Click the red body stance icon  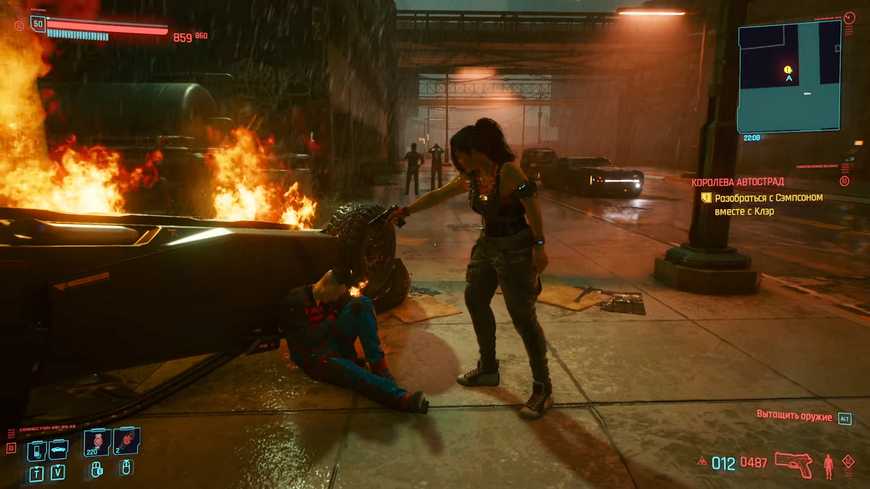pyautogui.click(x=828, y=465)
